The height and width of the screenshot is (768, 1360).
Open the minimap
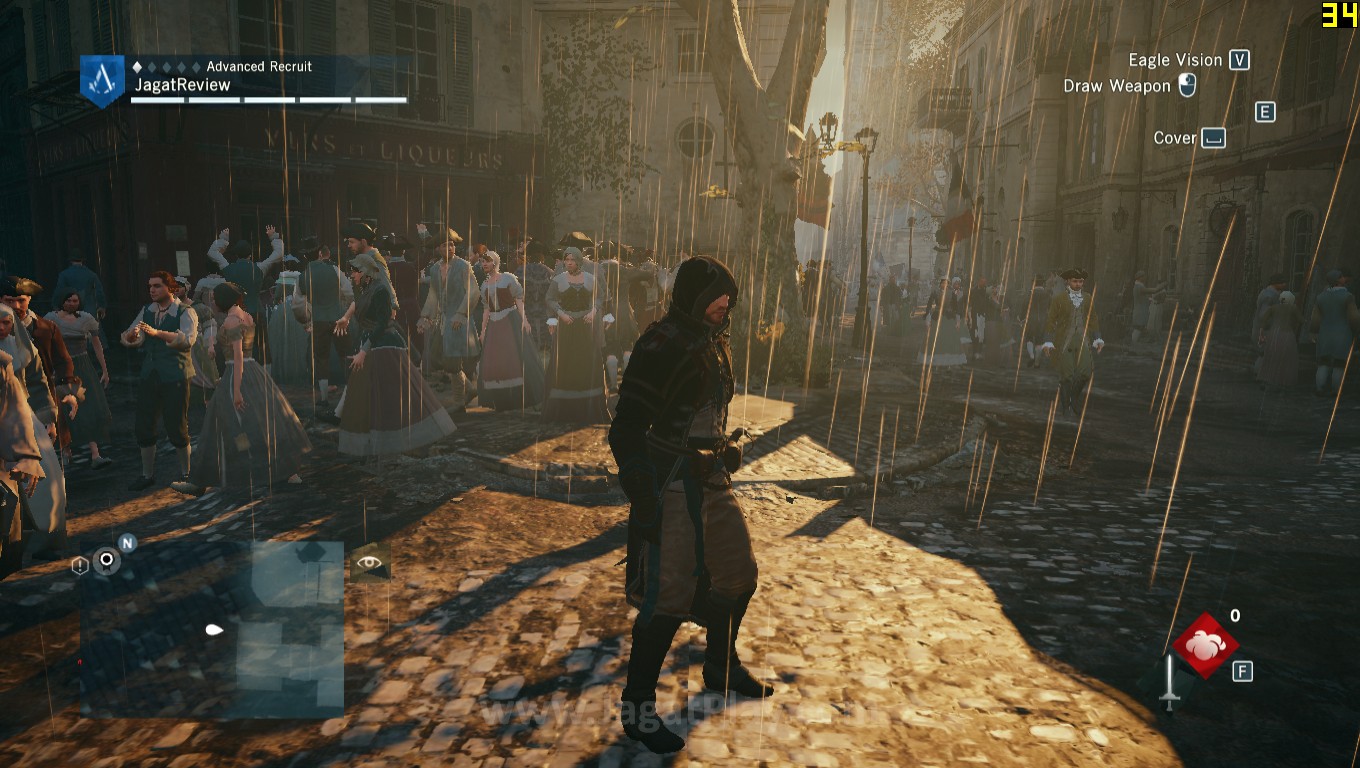pyautogui.click(x=212, y=630)
